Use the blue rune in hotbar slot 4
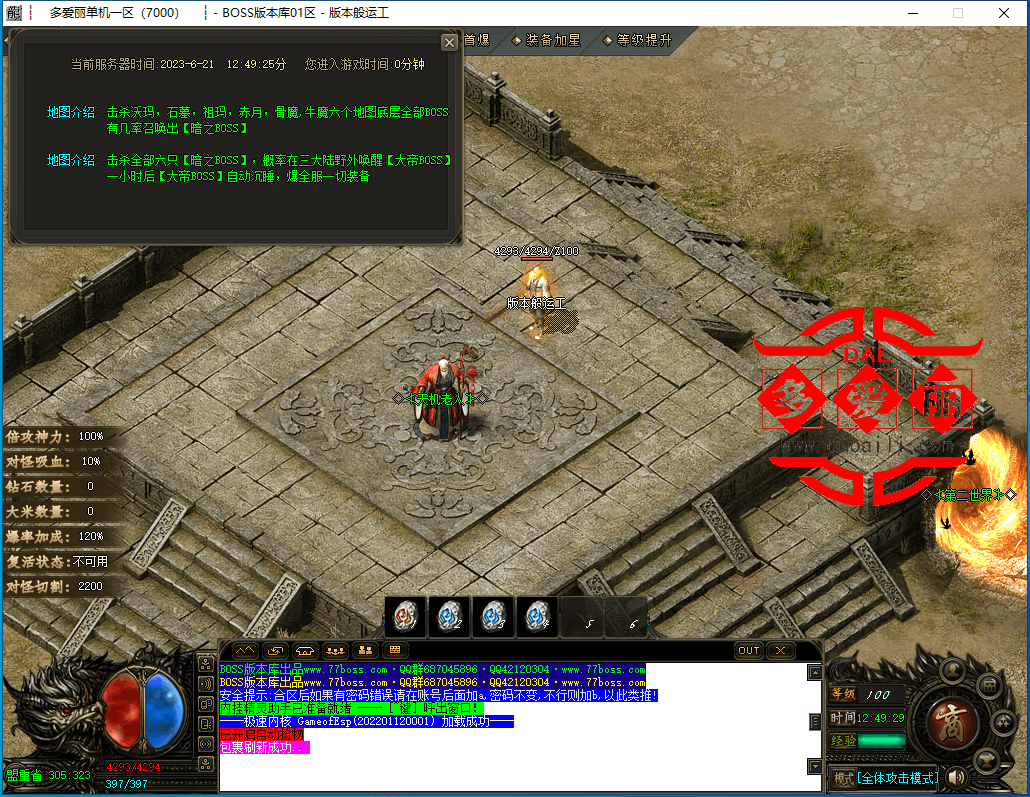Image resolution: width=1030 pixels, height=797 pixels. pos(537,616)
